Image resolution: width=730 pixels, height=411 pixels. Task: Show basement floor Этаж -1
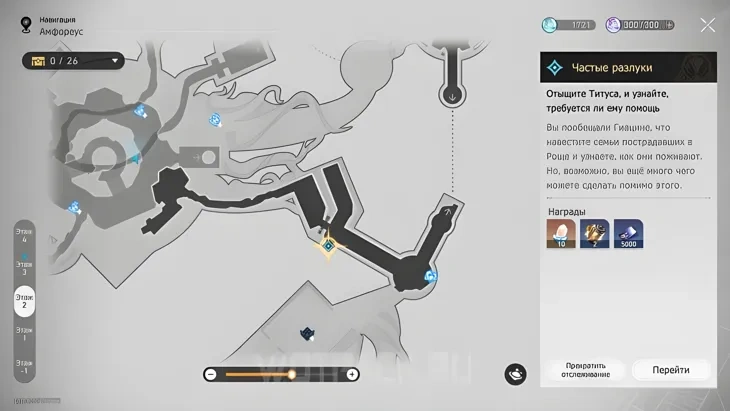24,366
